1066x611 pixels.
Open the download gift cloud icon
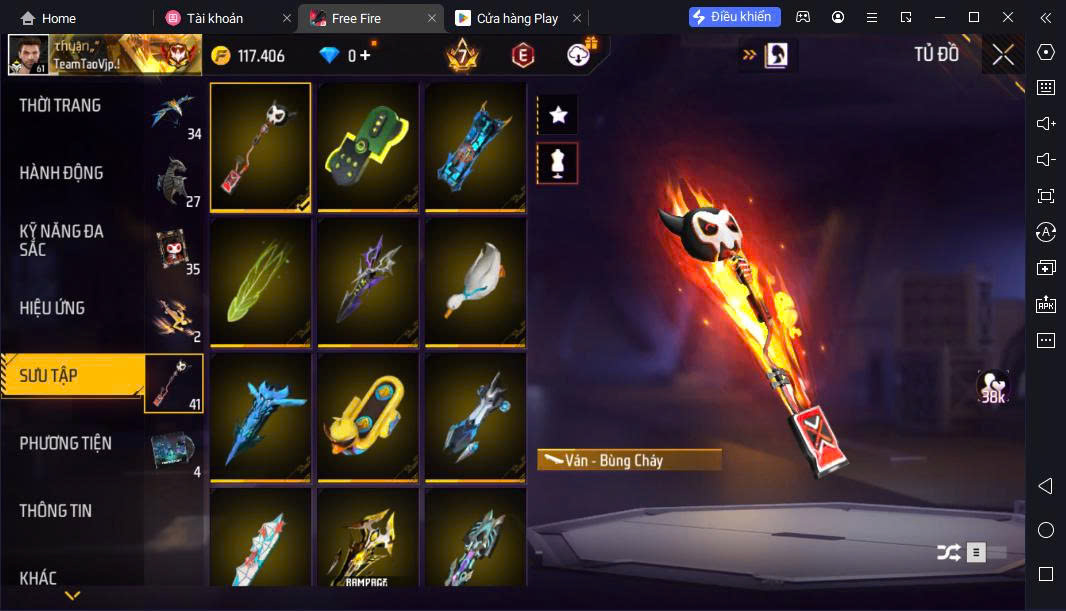point(580,55)
